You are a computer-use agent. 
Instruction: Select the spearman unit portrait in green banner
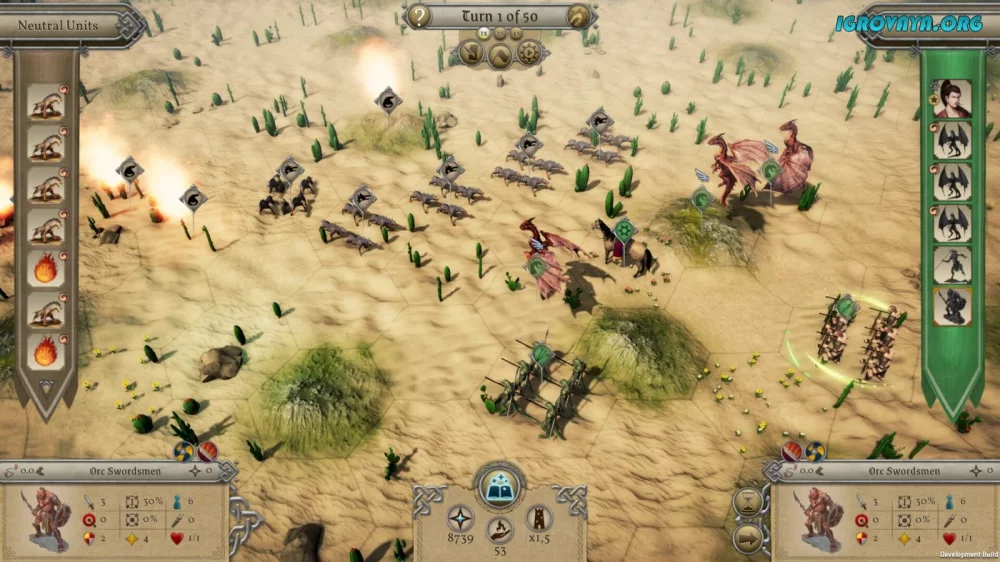(952, 265)
